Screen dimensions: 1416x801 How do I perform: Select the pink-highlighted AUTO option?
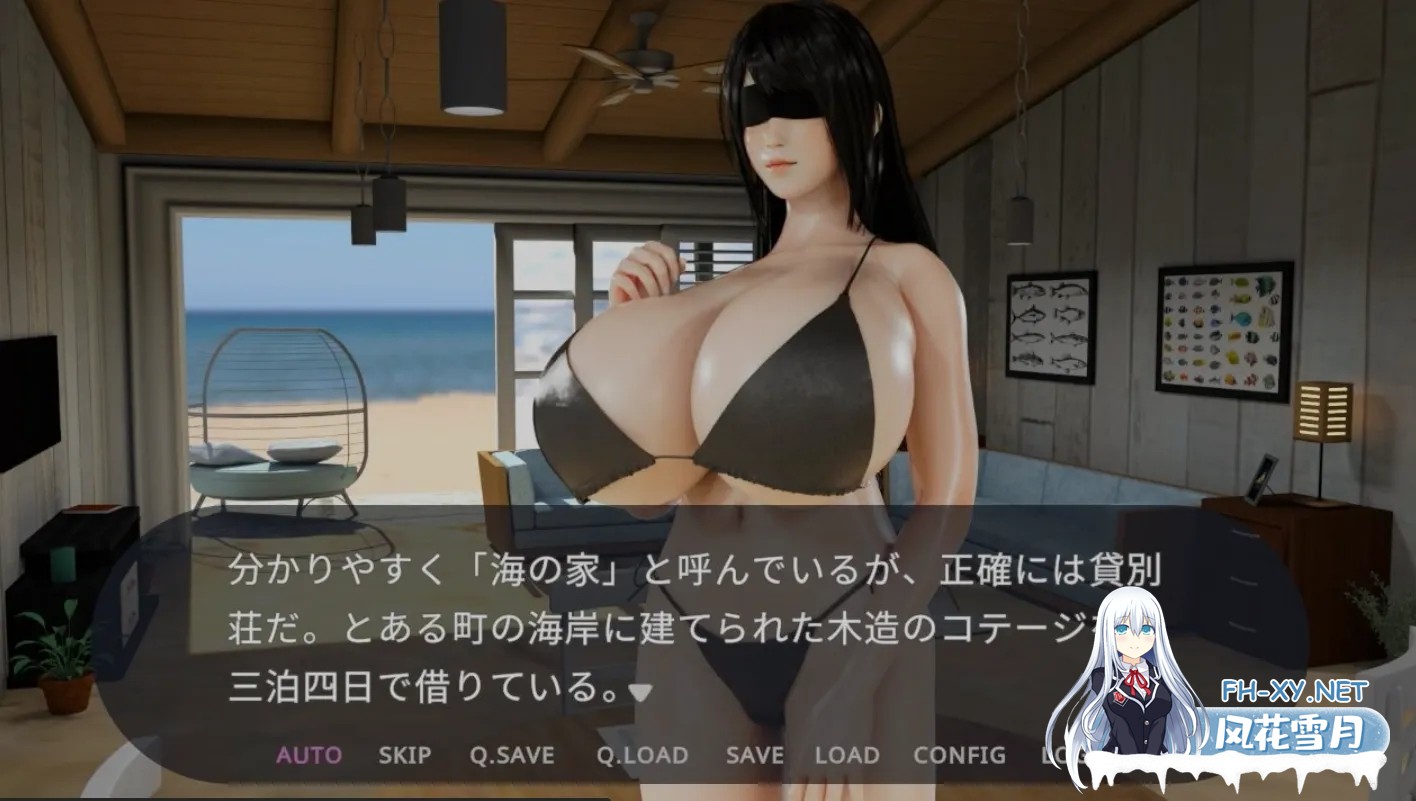tap(308, 756)
